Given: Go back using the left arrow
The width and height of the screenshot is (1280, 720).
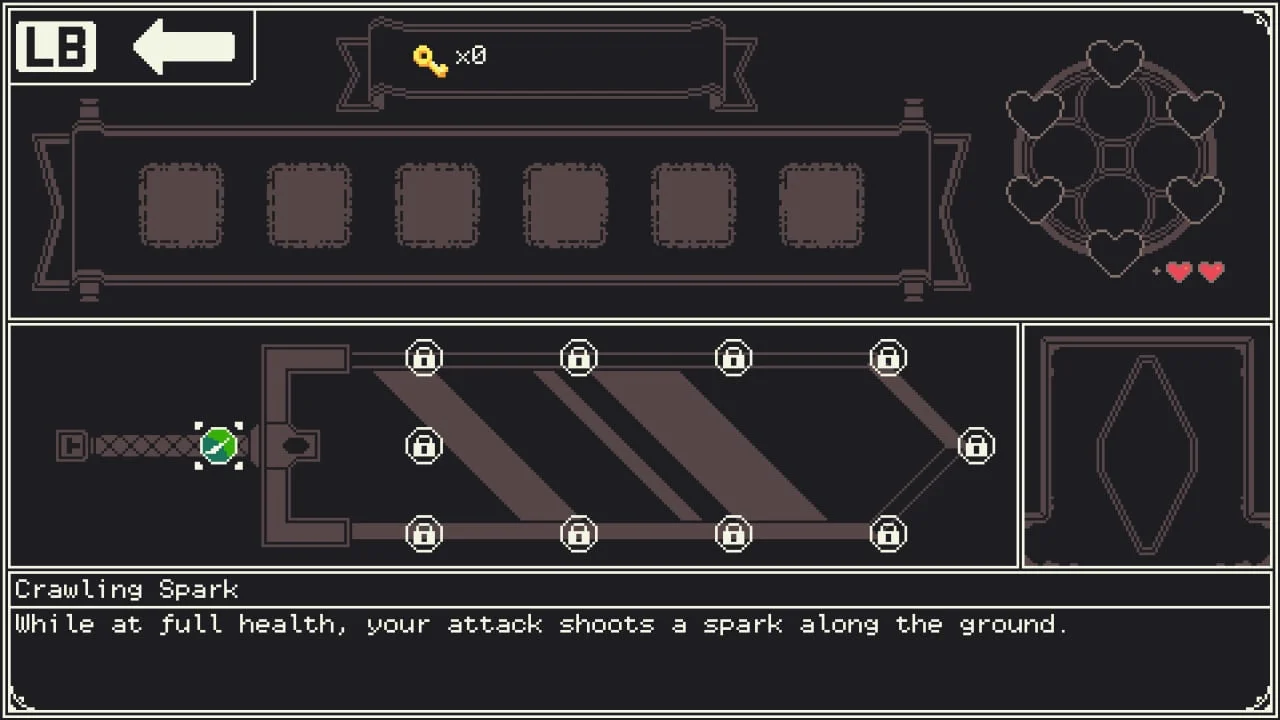Looking at the screenshot, I should tap(184, 47).
